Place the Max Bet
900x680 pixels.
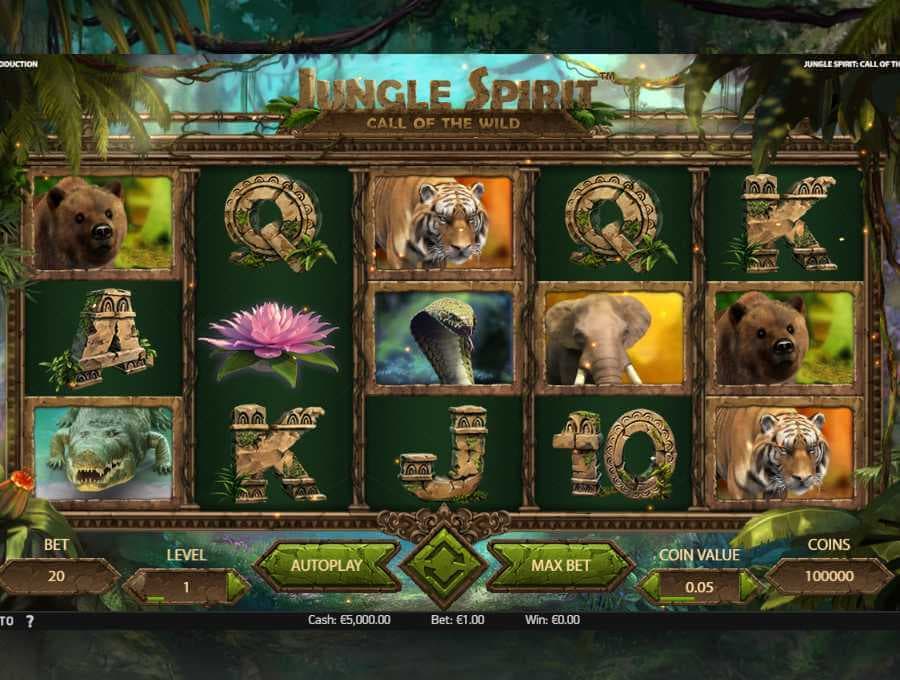pyautogui.click(x=561, y=566)
